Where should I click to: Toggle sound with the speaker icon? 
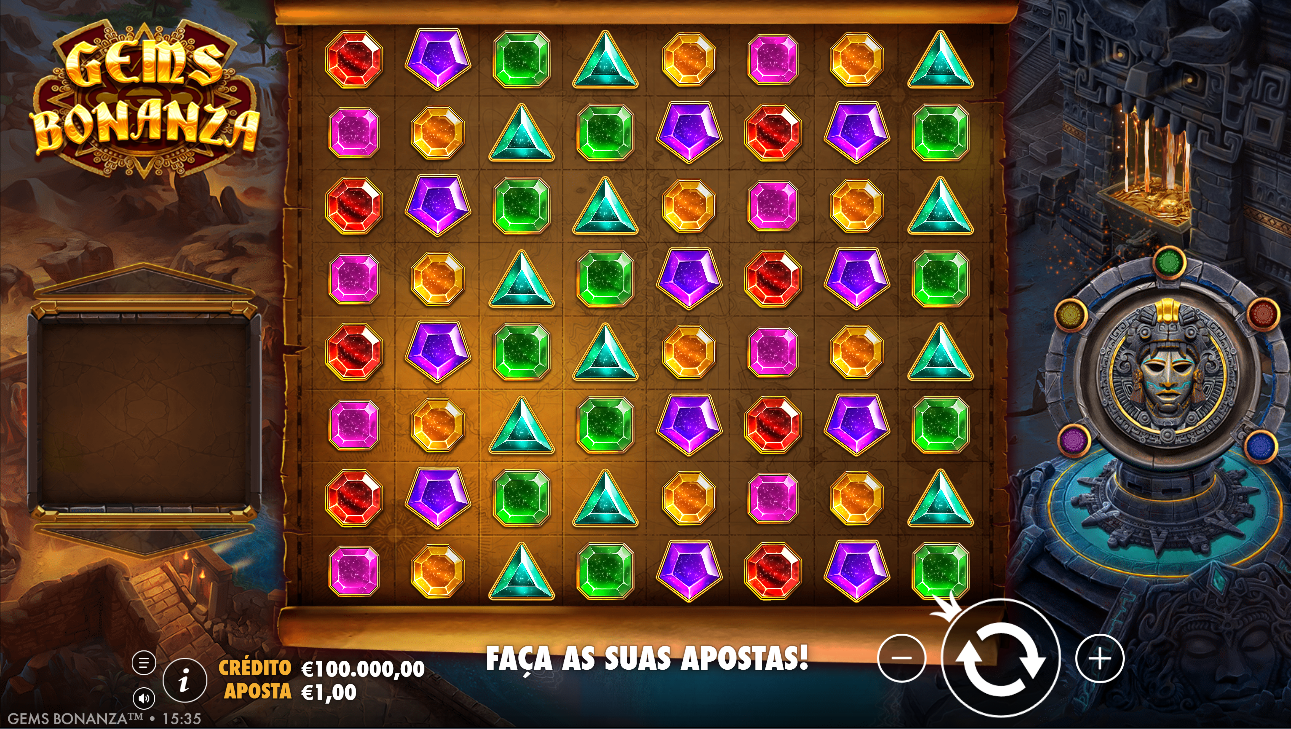pyautogui.click(x=144, y=697)
